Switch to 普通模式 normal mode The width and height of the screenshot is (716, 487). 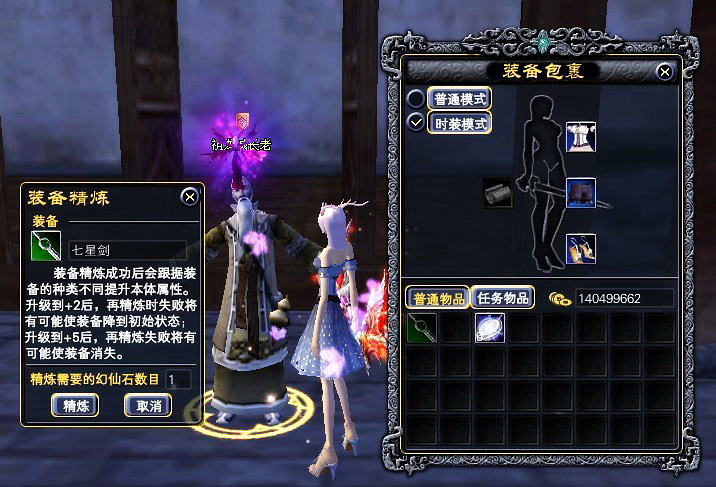click(x=417, y=99)
